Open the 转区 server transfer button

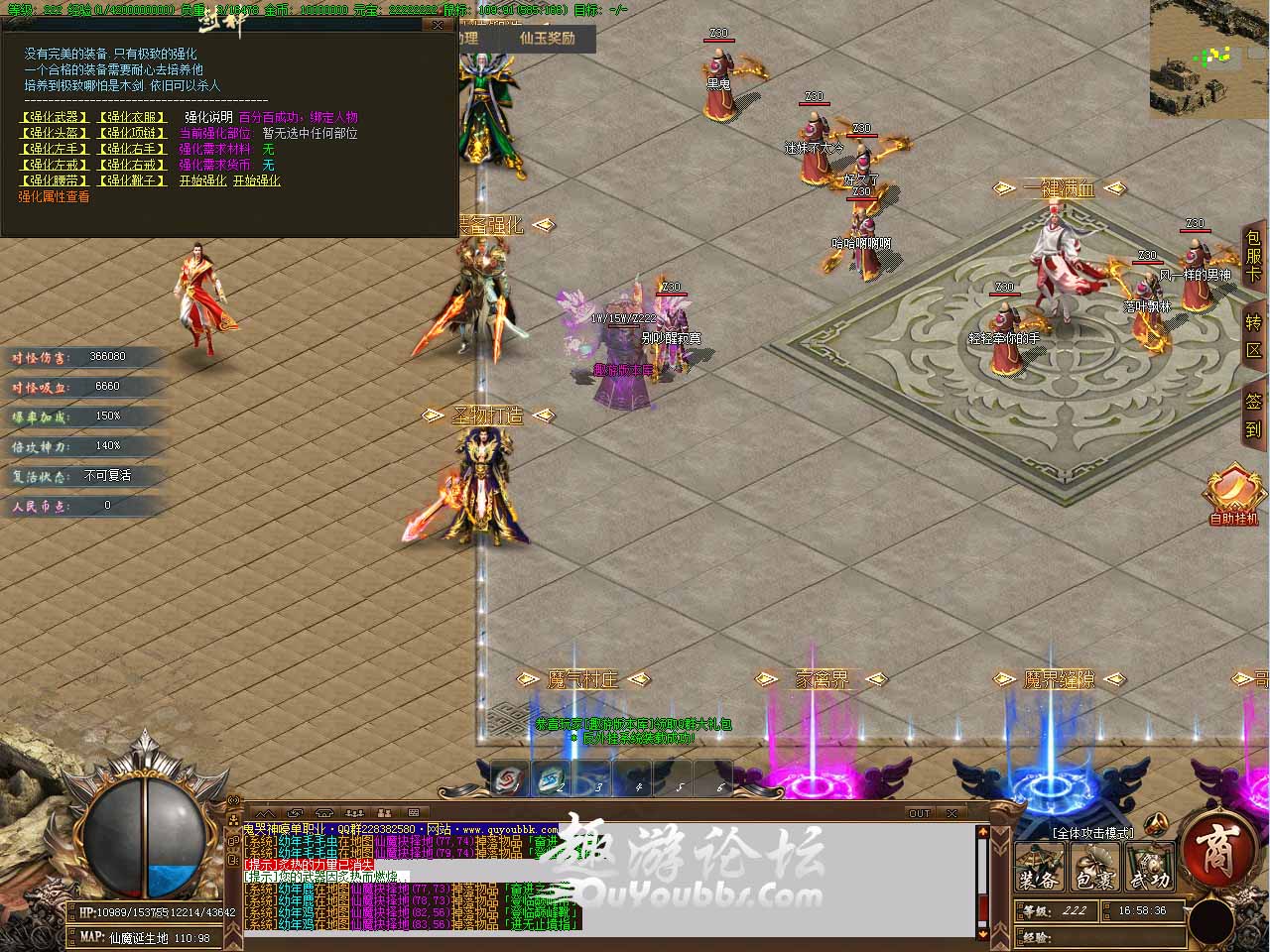coord(1254,336)
